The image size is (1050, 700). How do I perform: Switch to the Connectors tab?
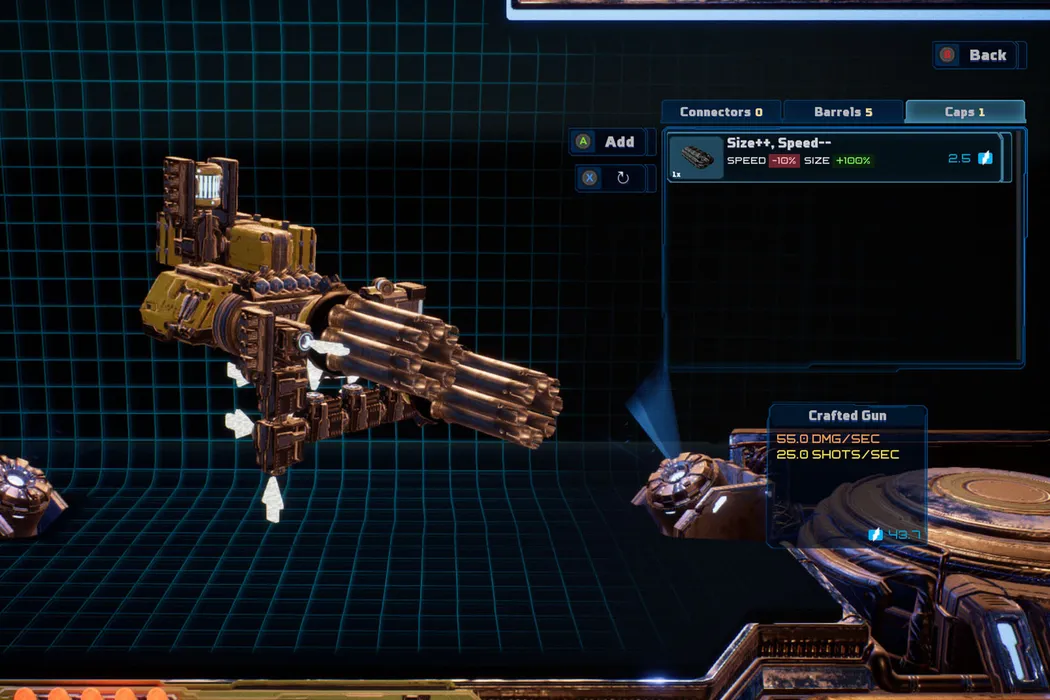pyautogui.click(x=721, y=112)
